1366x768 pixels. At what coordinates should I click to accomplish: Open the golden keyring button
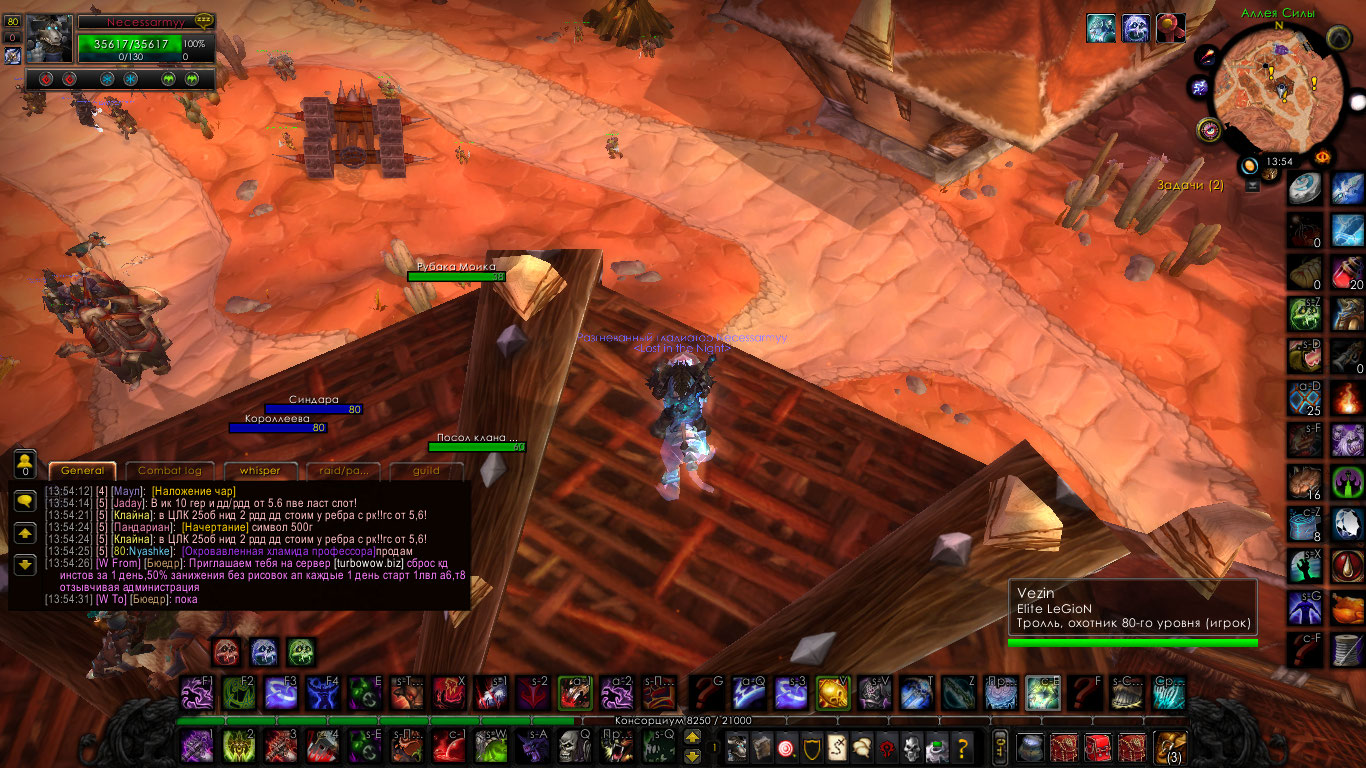pos(999,746)
